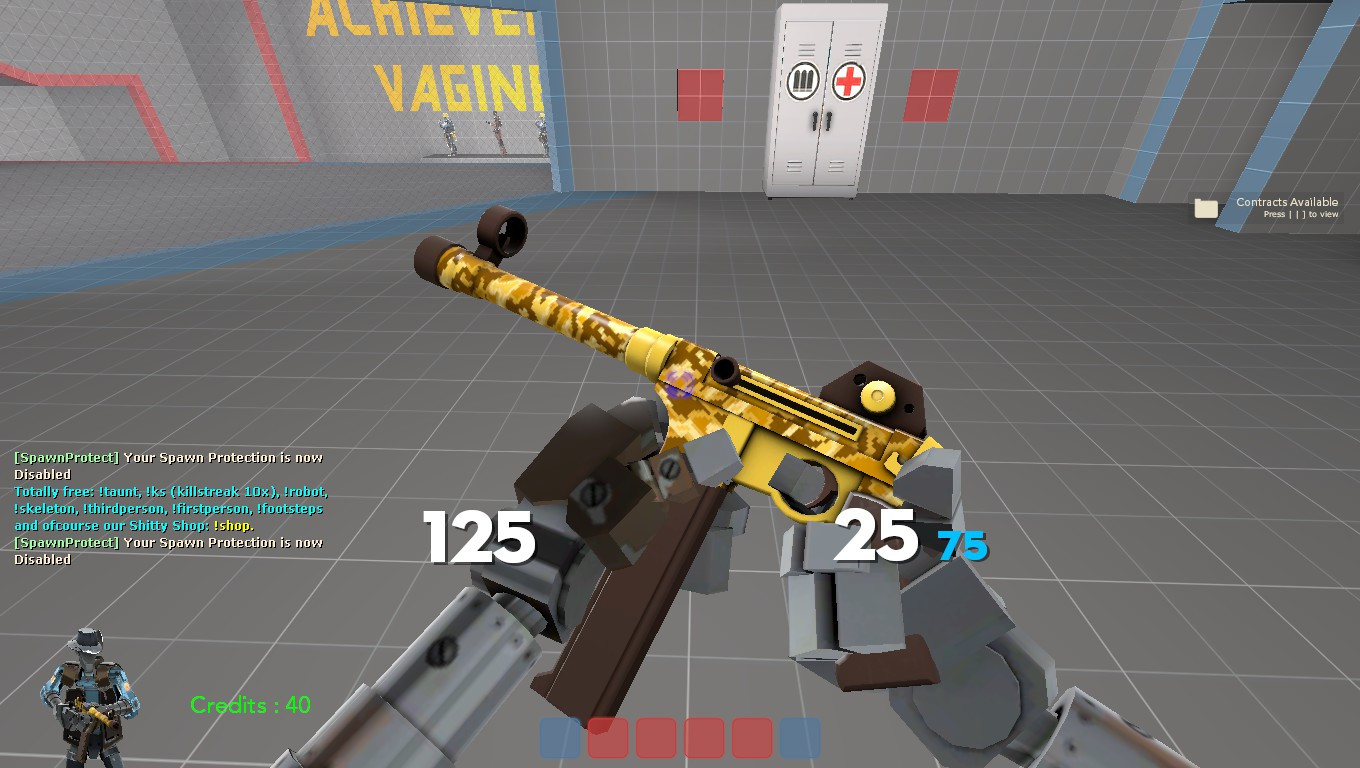The height and width of the screenshot is (768, 1360).
Task: Expand the chat message log
Action: 168,507
